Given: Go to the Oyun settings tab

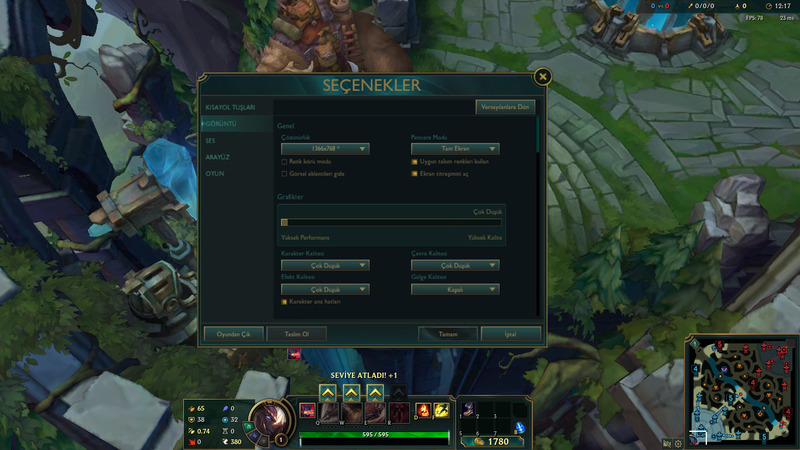Looking at the screenshot, I should pyautogui.click(x=215, y=174).
